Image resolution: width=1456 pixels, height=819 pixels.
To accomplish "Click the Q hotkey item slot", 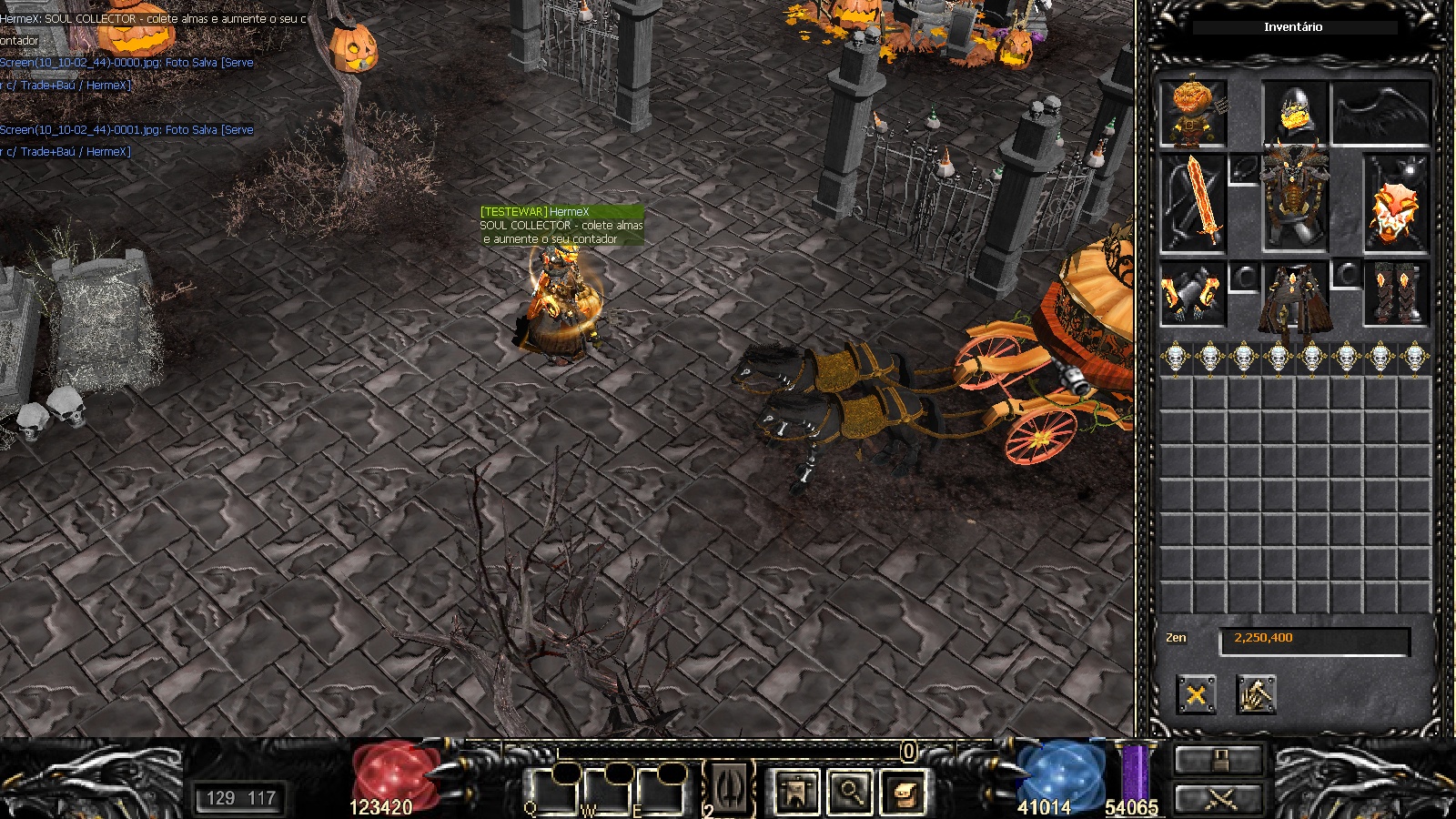I will point(555,791).
